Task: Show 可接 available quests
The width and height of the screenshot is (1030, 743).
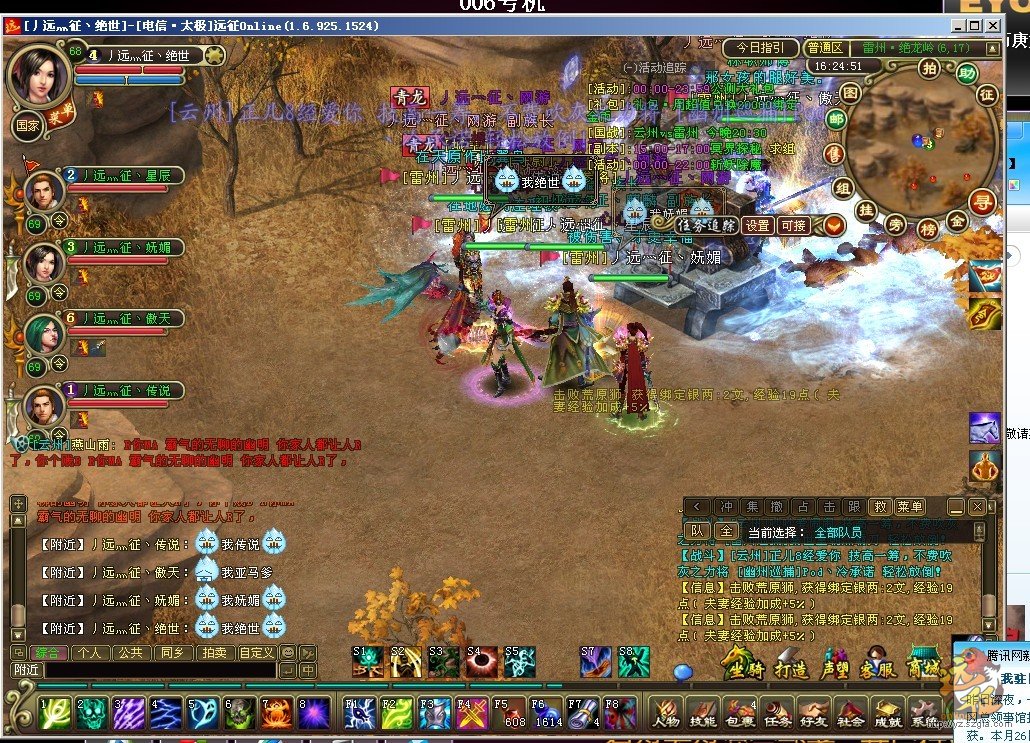Action: (794, 226)
